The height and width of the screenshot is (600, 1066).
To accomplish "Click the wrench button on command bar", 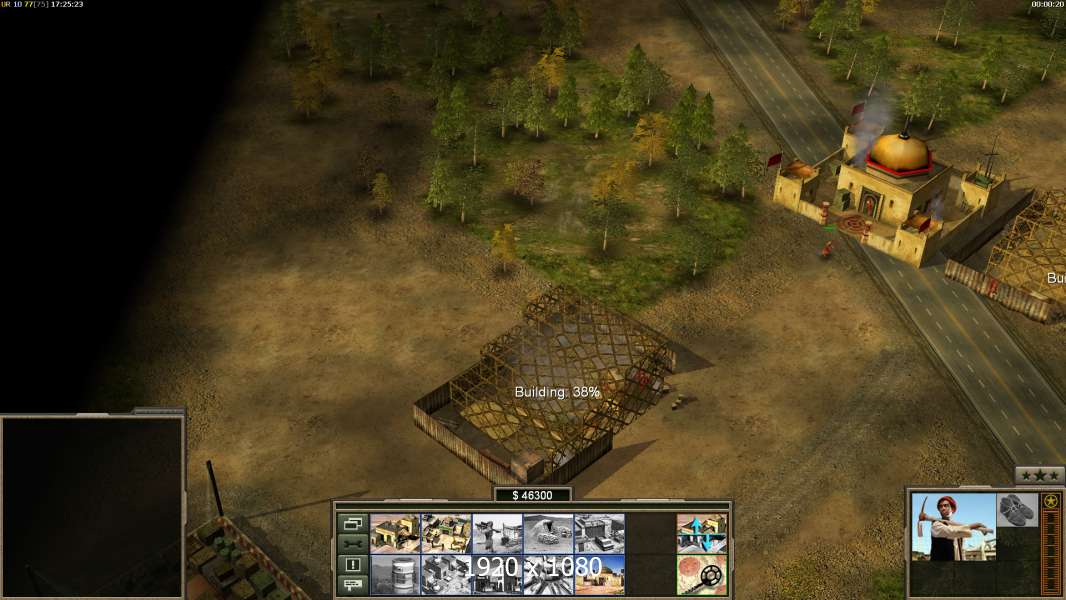I will coord(353,544).
